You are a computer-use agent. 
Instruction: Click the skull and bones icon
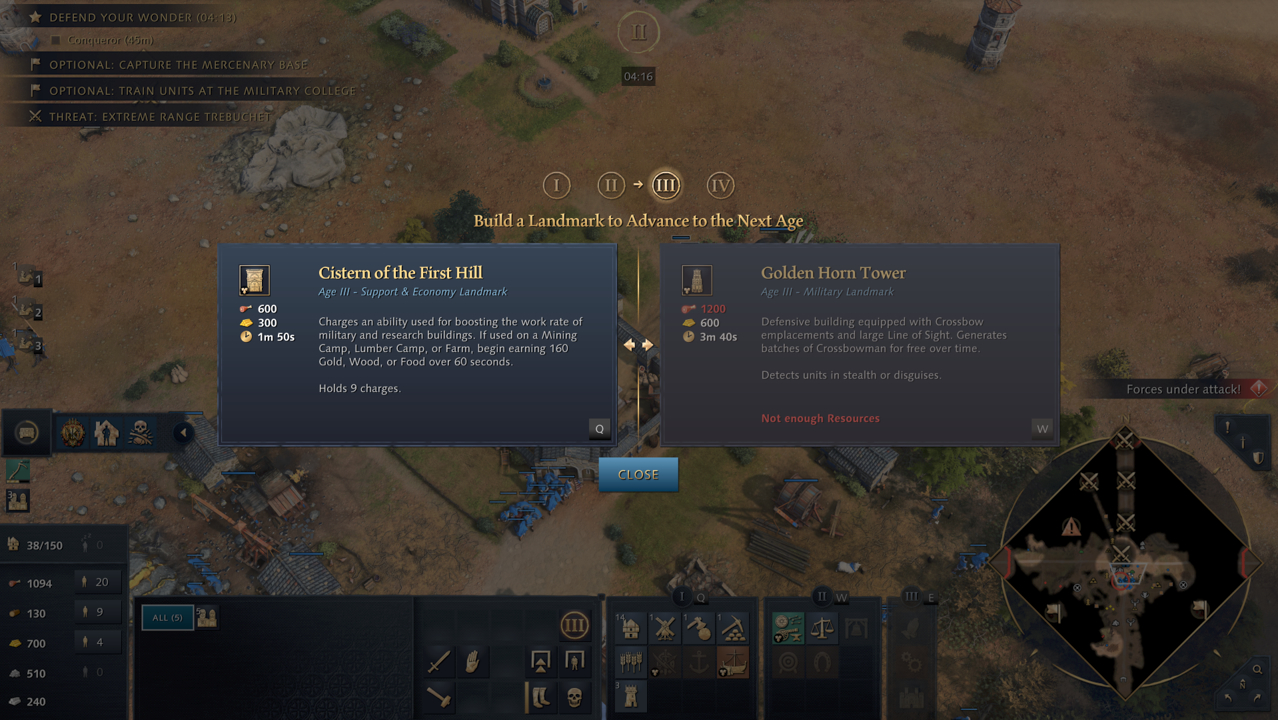tap(140, 433)
